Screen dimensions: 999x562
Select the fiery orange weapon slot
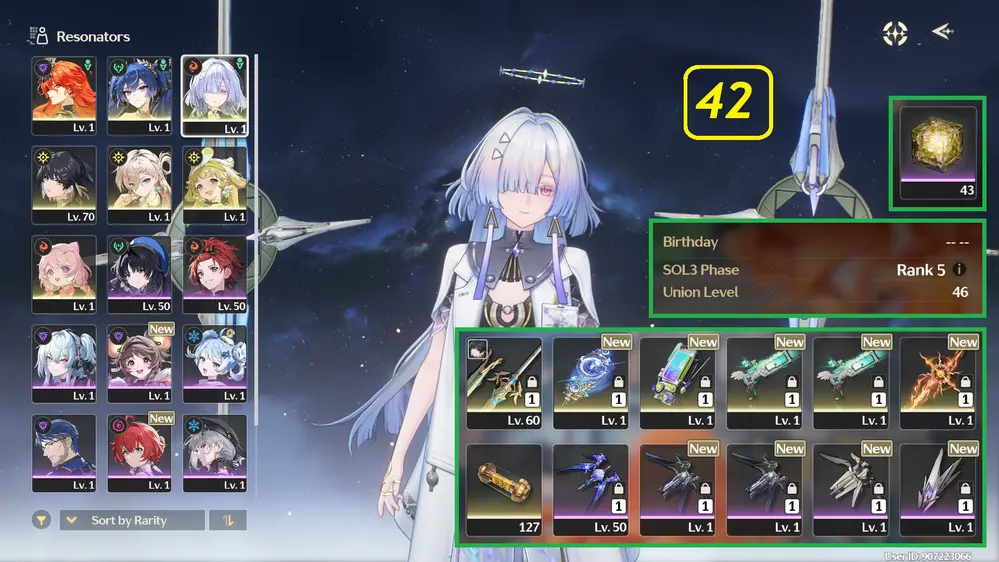click(x=937, y=381)
